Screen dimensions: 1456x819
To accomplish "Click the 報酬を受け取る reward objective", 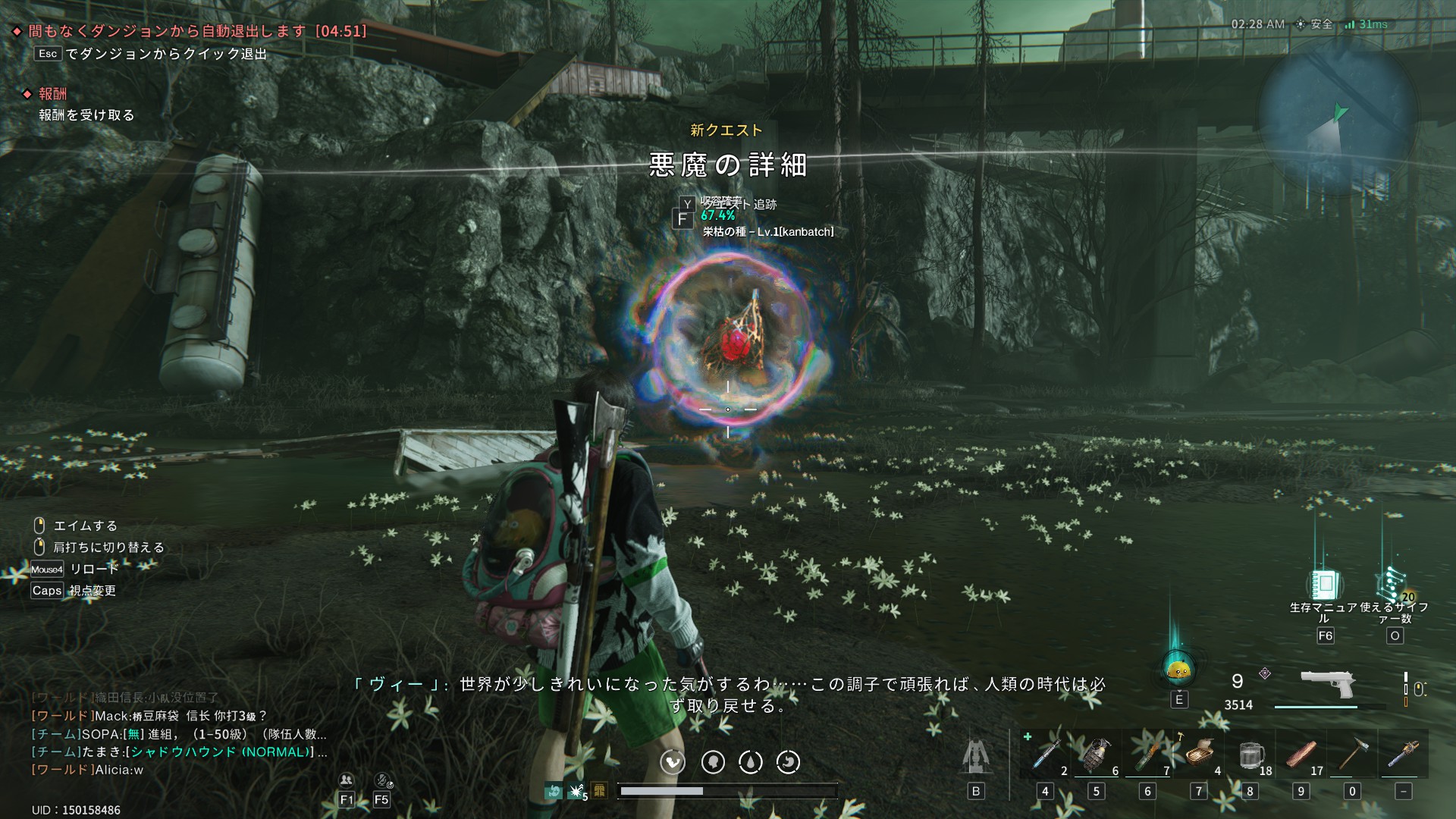I will (x=87, y=115).
